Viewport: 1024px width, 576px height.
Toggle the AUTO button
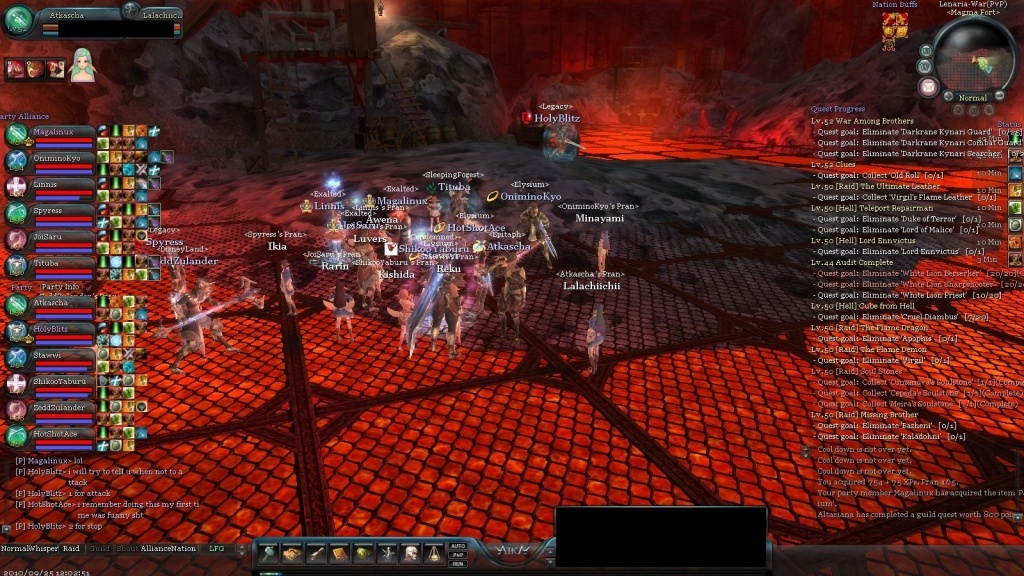458,546
